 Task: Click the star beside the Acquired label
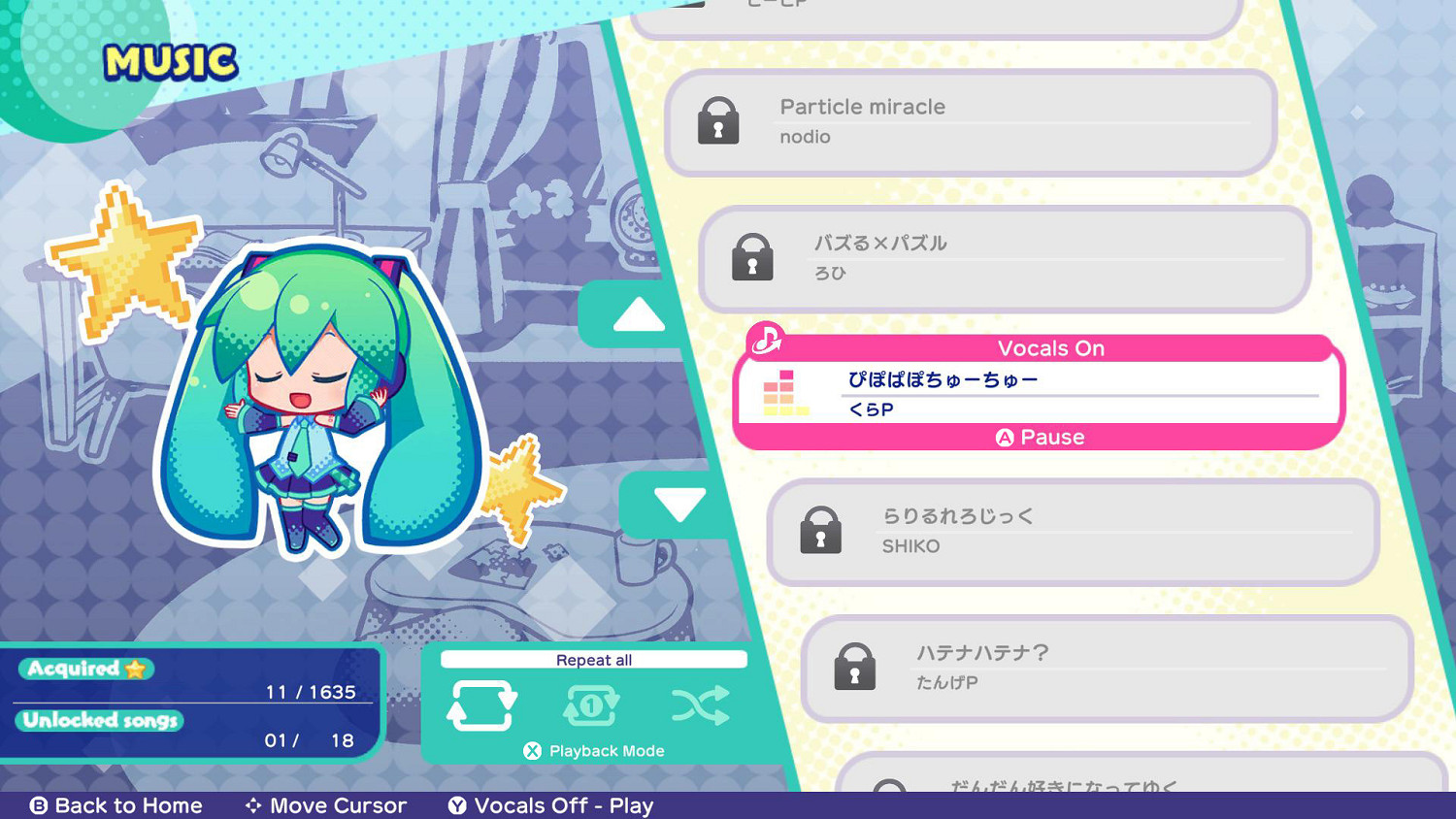[x=135, y=669]
